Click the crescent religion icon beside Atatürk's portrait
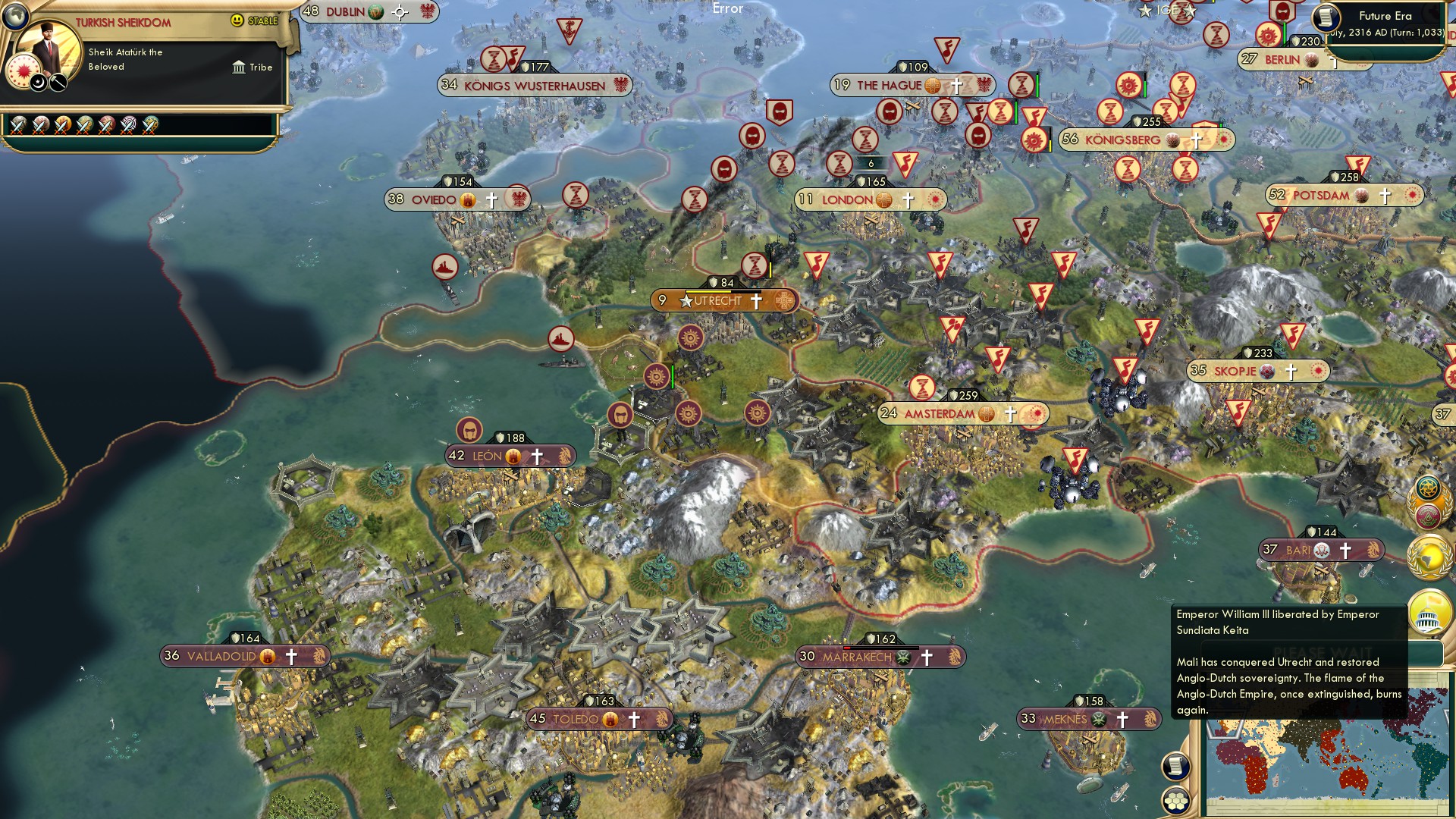 (36, 83)
